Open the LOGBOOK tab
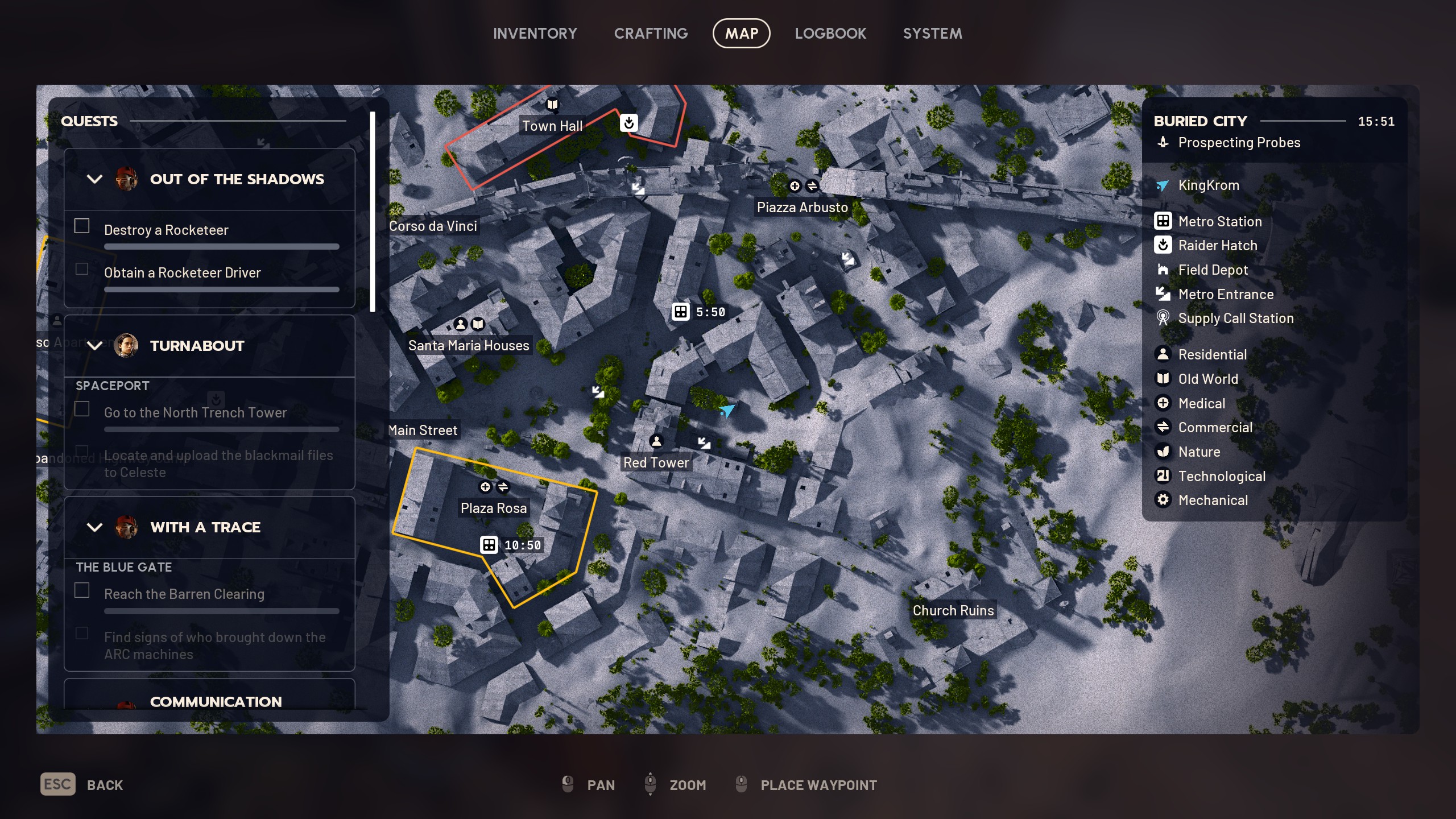 tap(831, 33)
